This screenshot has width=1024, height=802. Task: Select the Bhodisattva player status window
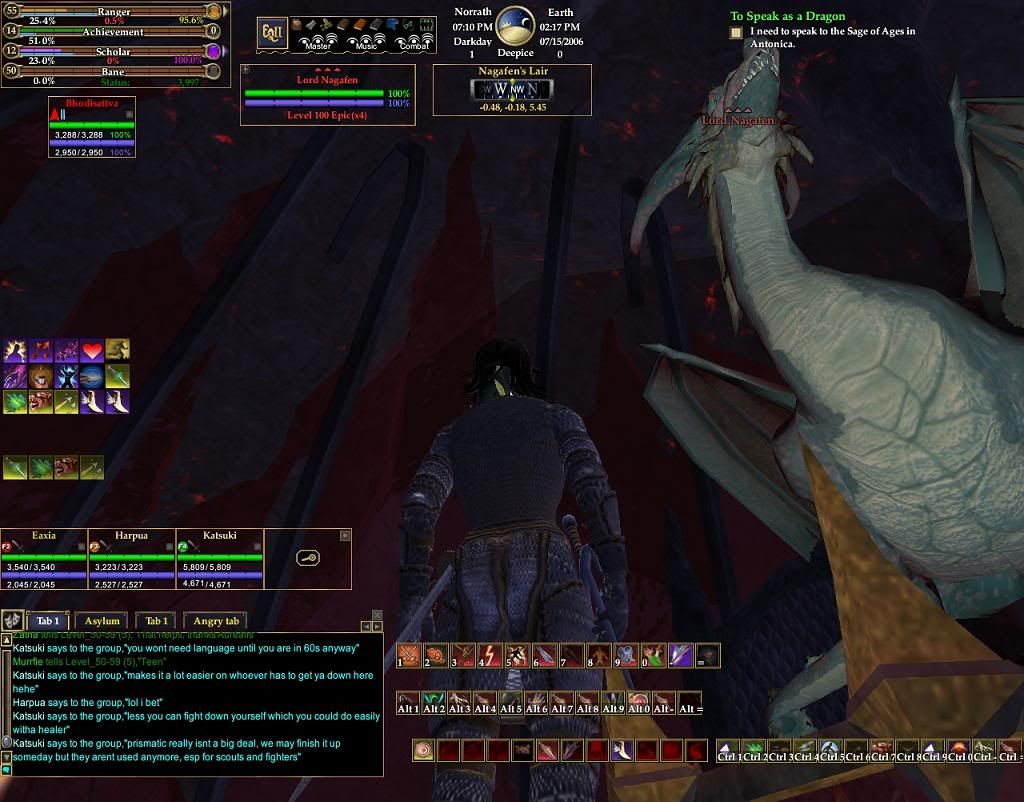(x=91, y=128)
